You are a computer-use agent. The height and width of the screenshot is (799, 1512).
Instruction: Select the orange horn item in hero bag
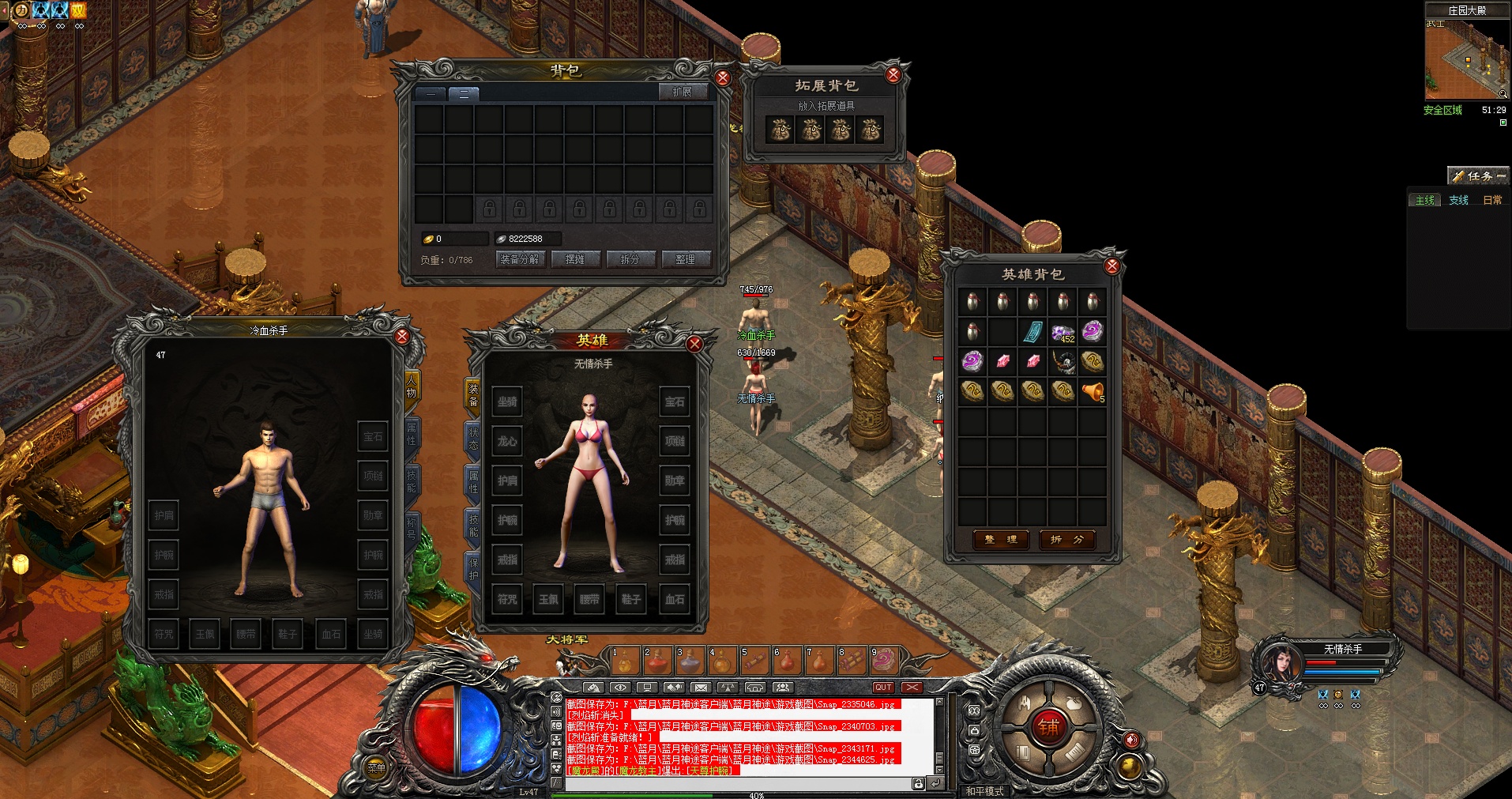click(x=1093, y=391)
